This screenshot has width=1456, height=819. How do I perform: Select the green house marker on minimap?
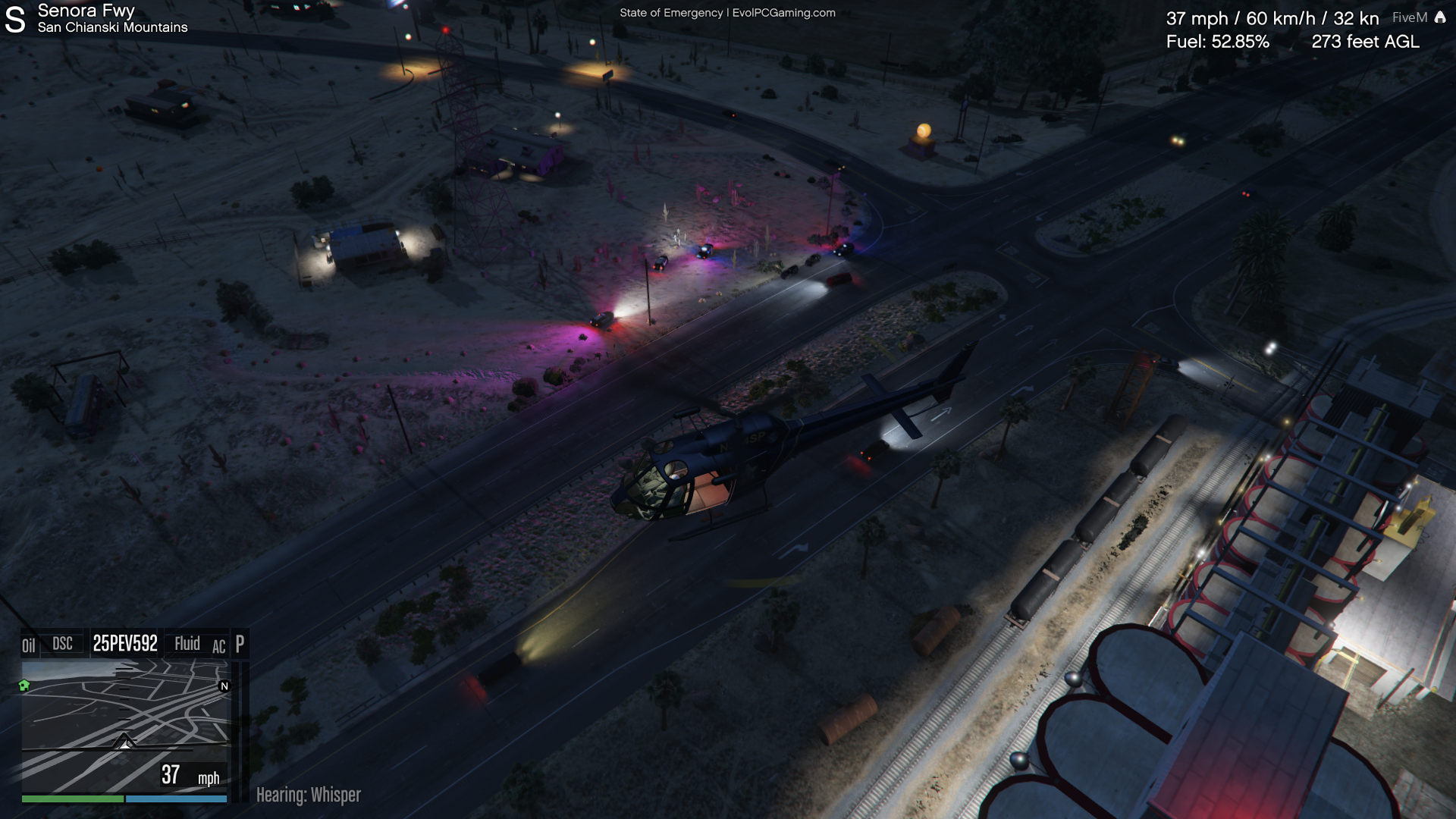pos(24,686)
